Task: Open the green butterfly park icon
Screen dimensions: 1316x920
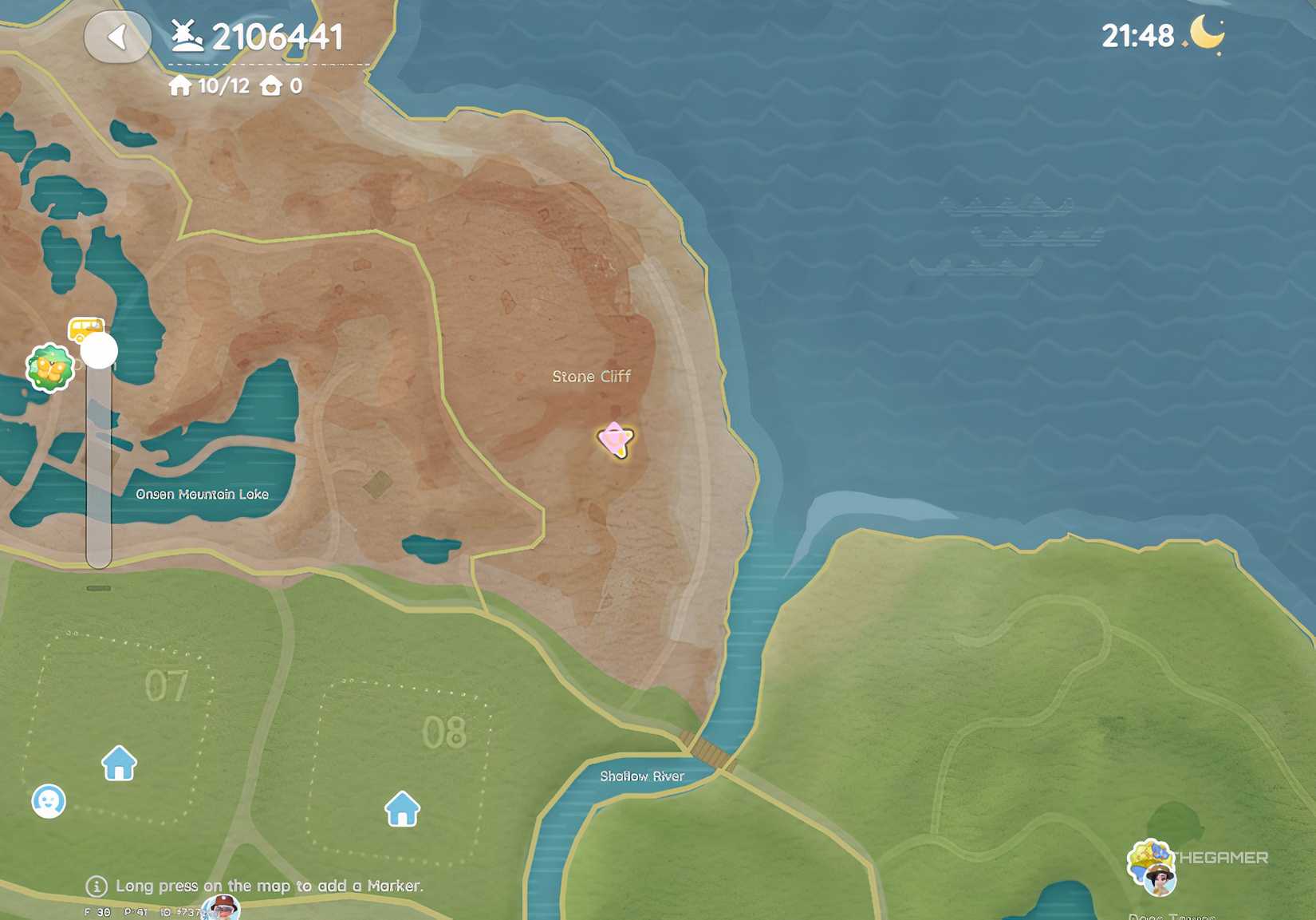Action: 49,366
